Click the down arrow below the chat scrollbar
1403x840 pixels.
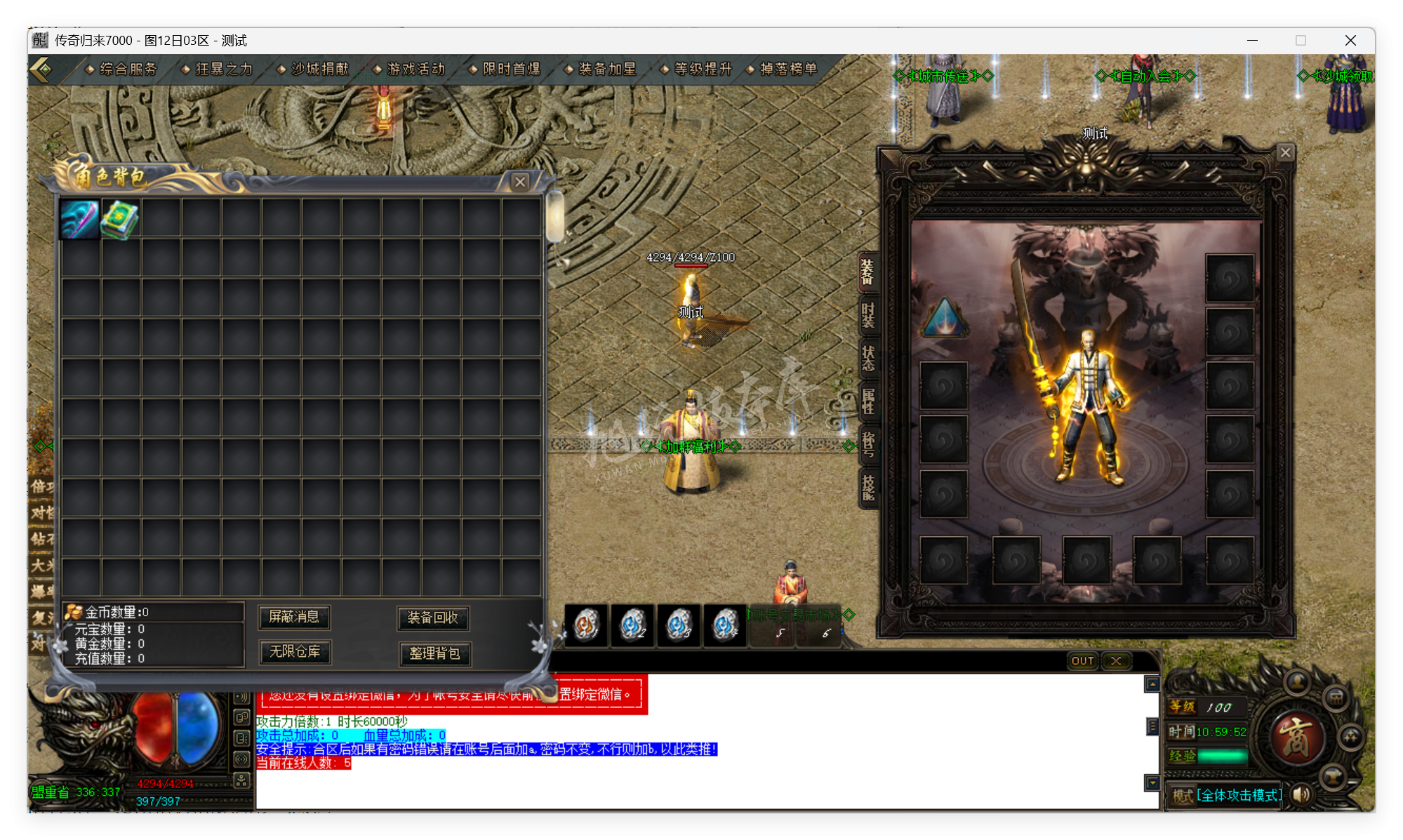coord(1152,783)
